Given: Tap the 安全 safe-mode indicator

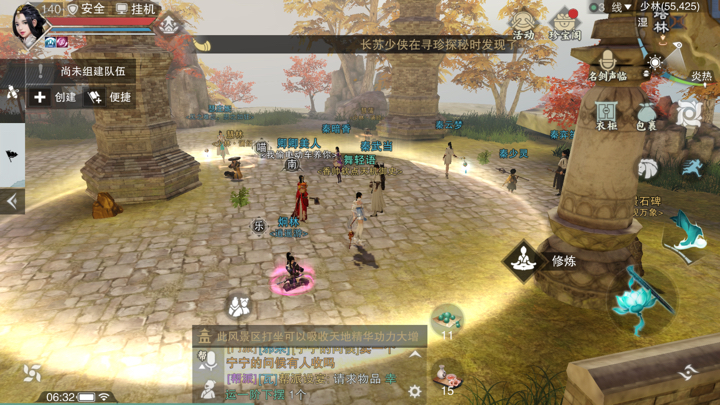Looking at the screenshot, I should 86,9.
